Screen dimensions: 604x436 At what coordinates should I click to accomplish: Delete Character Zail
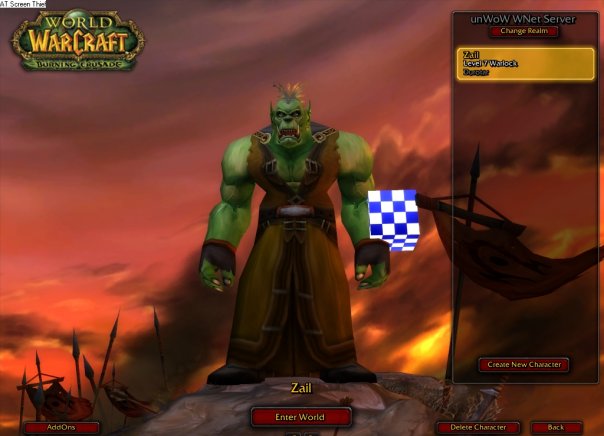tap(478, 427)
